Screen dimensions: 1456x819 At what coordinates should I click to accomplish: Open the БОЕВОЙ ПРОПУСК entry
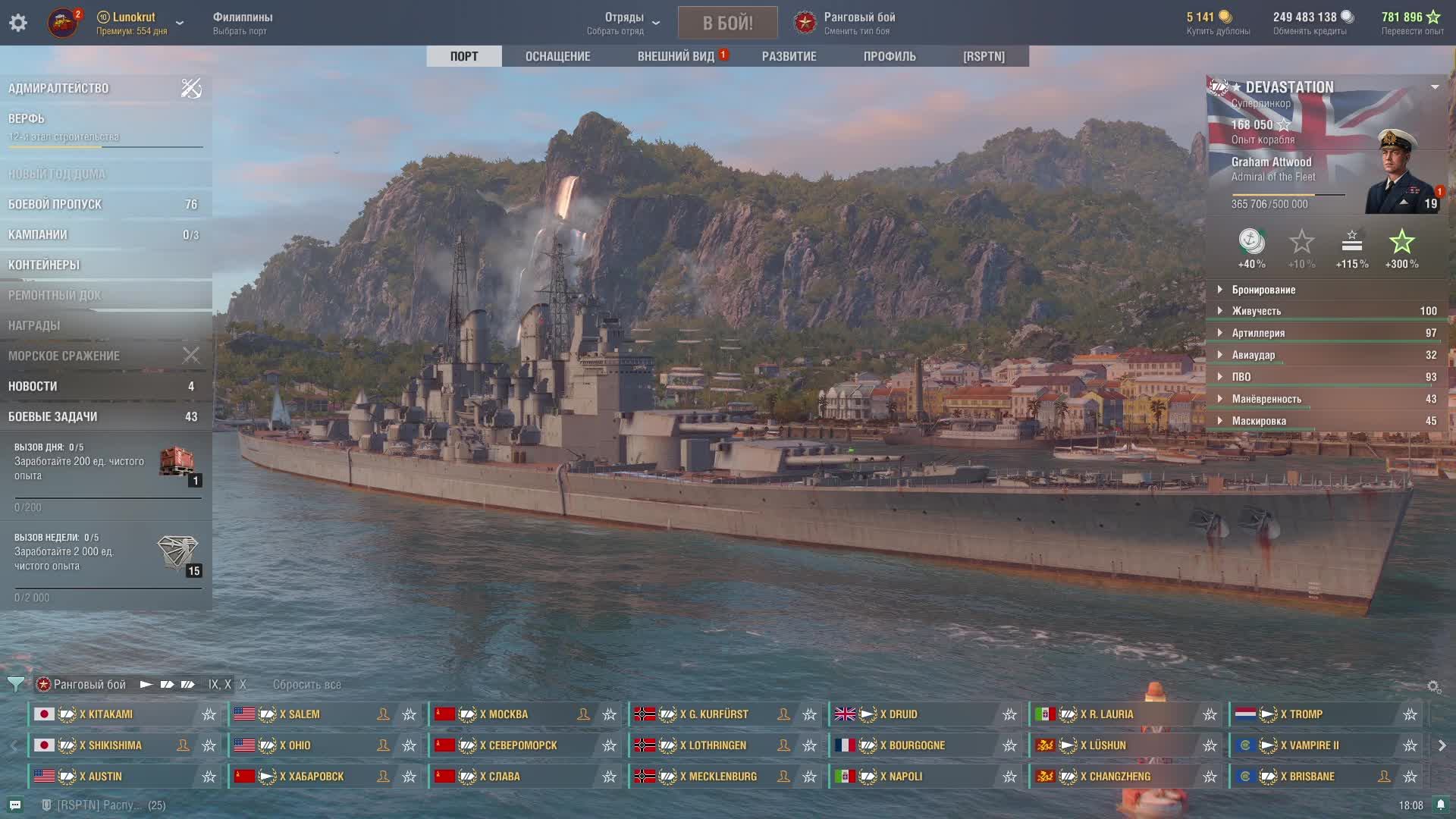pos(55,204)
